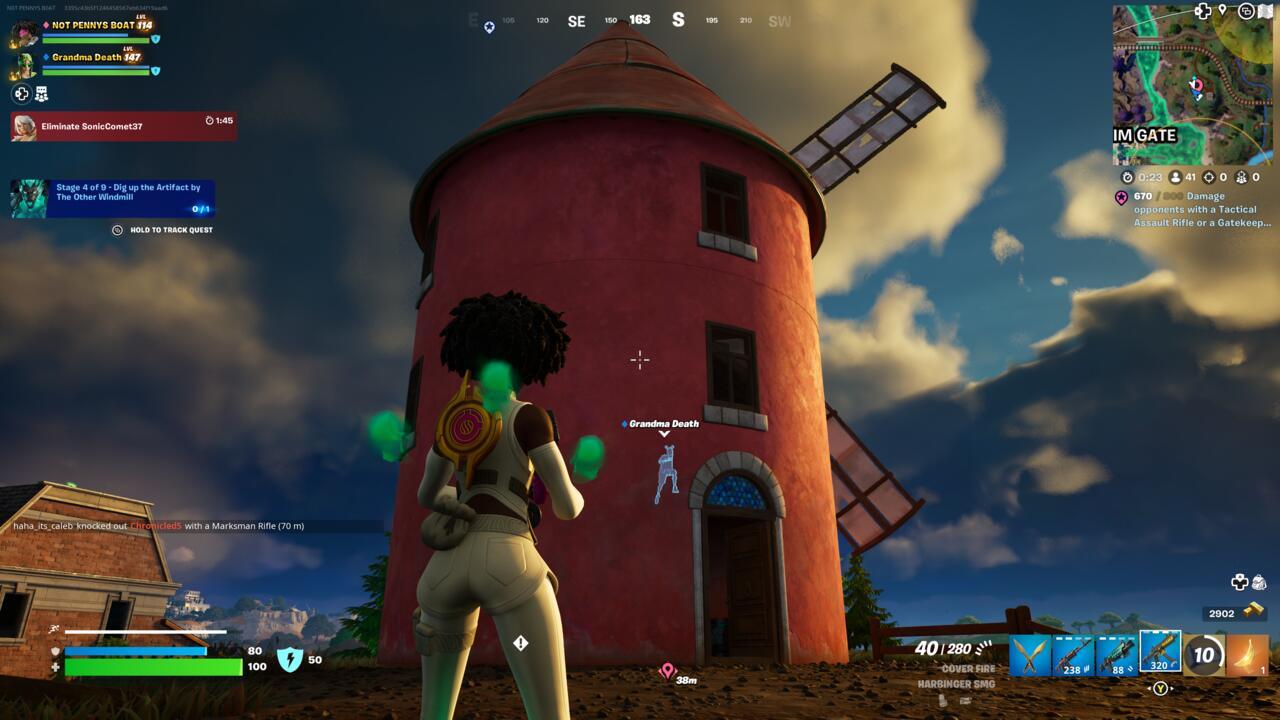Click the right arrow beside the Y button
The height and width of the screenshot is (720, 1280).
(1172, 688)
